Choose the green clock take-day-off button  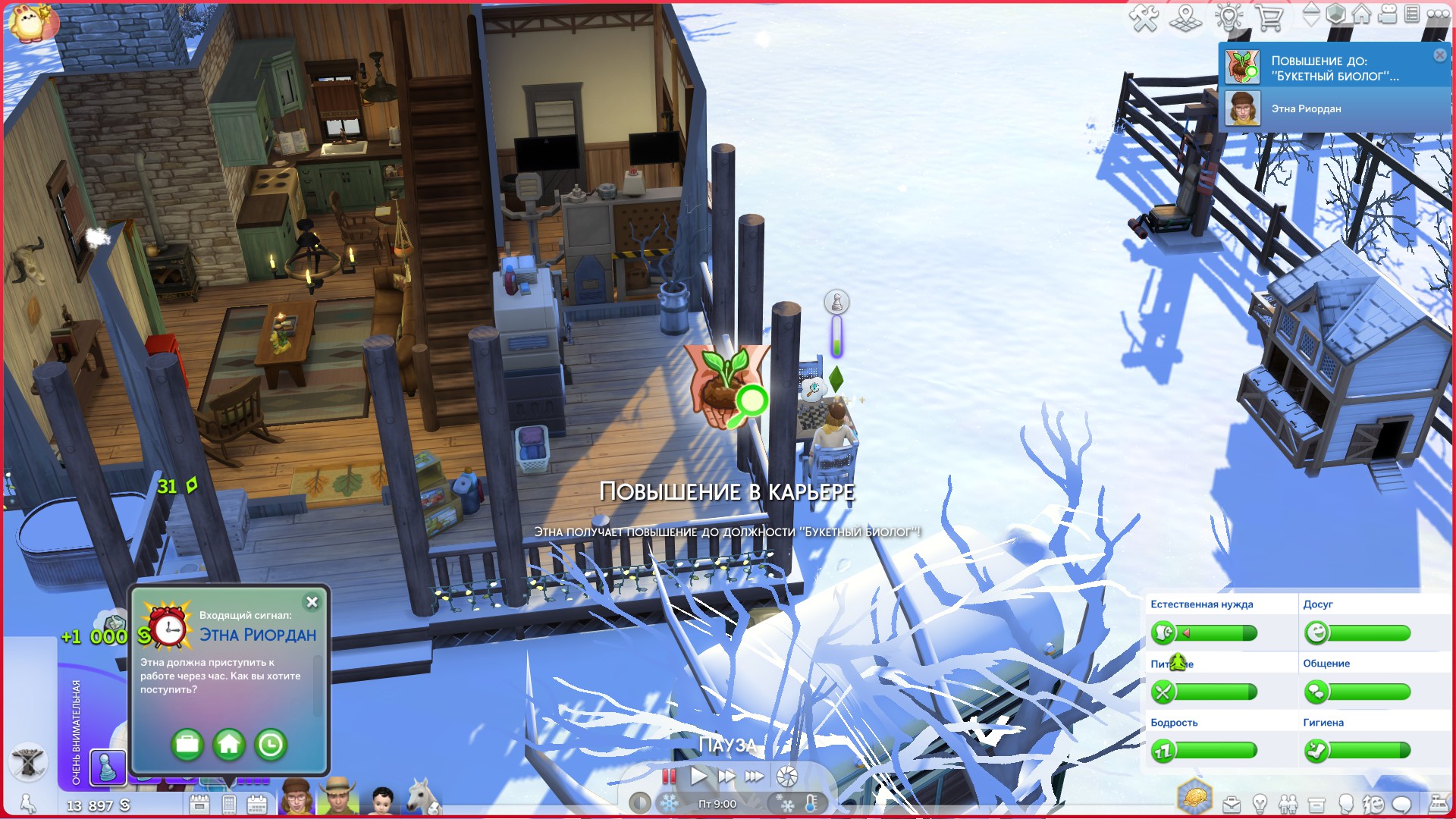(271, 745)
